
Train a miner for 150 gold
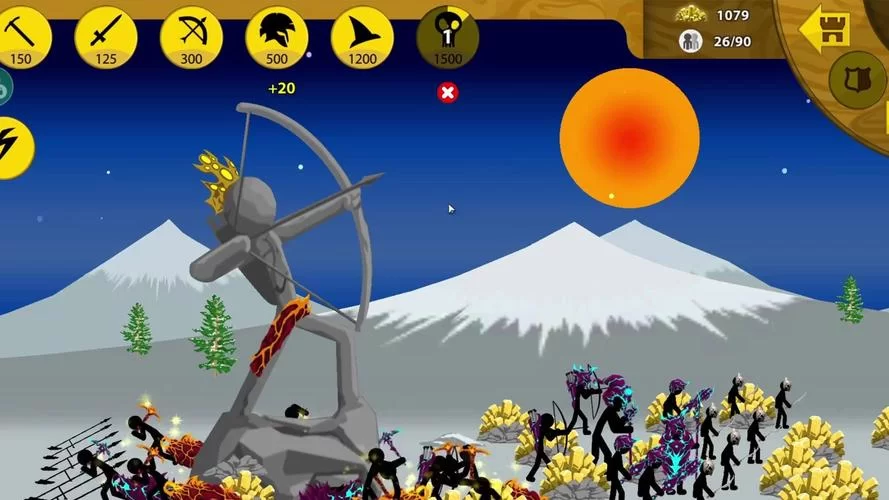coord(22,36)
